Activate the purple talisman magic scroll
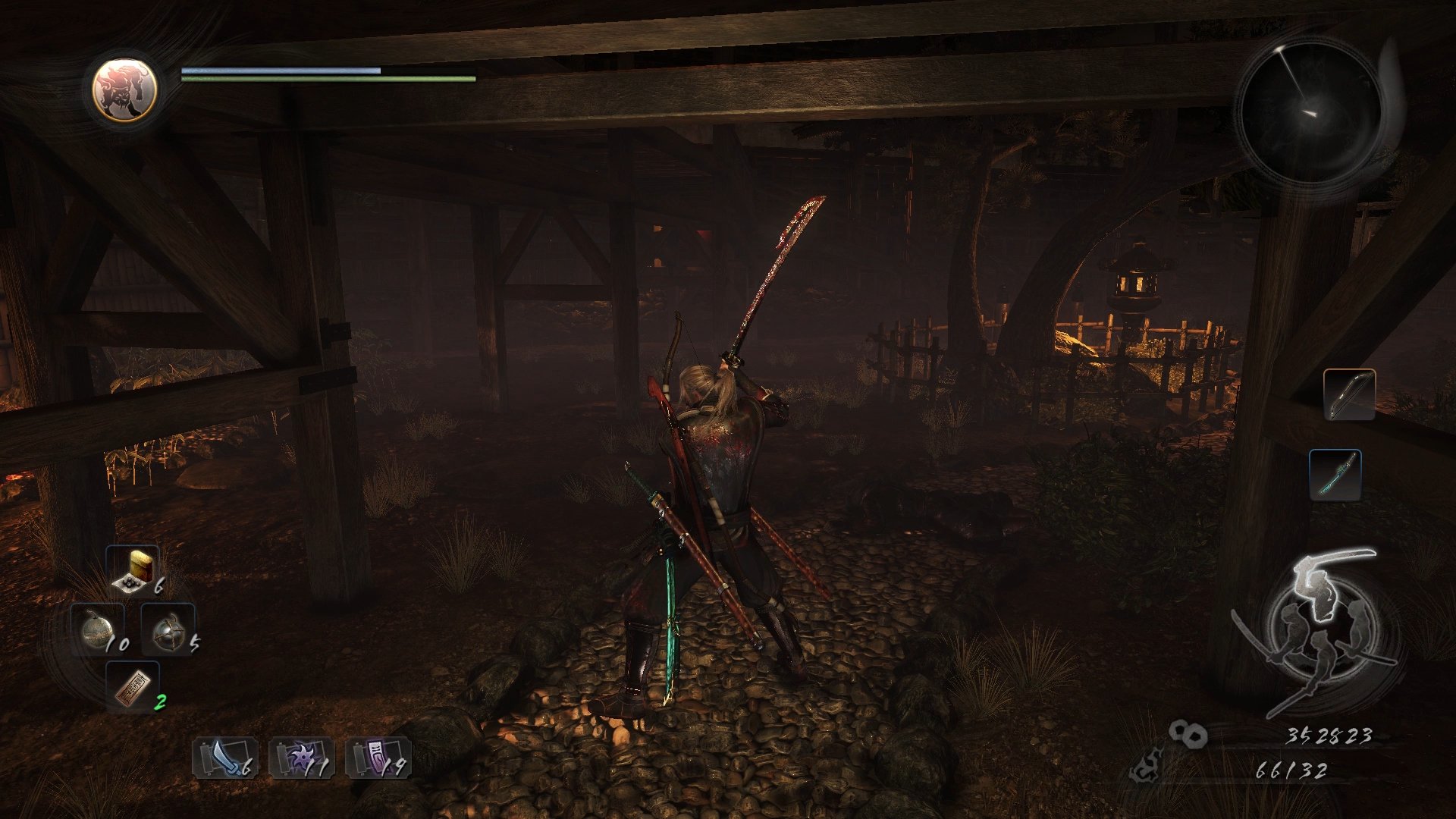This screenshot has height=819, width=1456. 378,758
